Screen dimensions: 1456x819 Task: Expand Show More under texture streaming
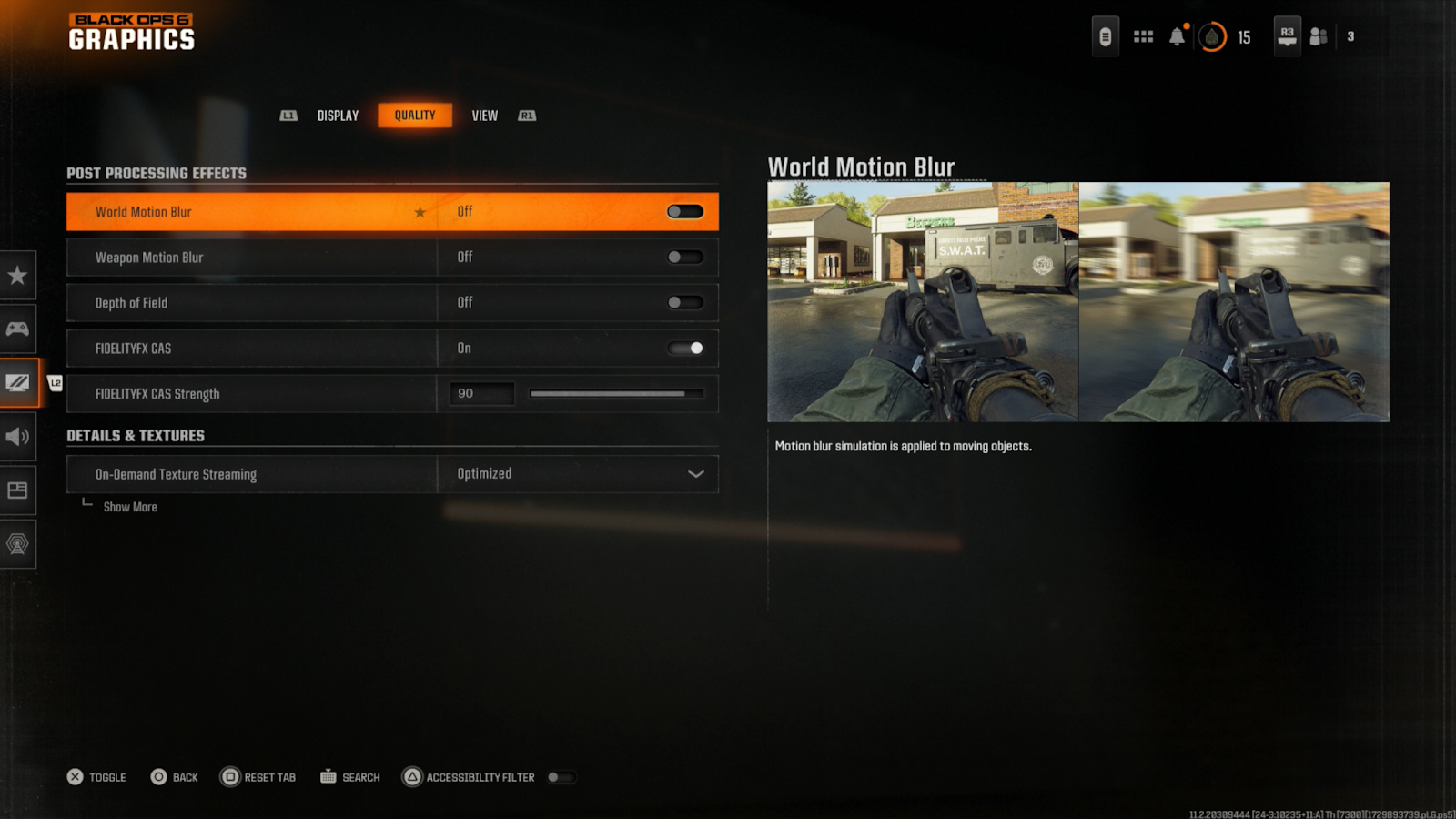coord(130,507)
